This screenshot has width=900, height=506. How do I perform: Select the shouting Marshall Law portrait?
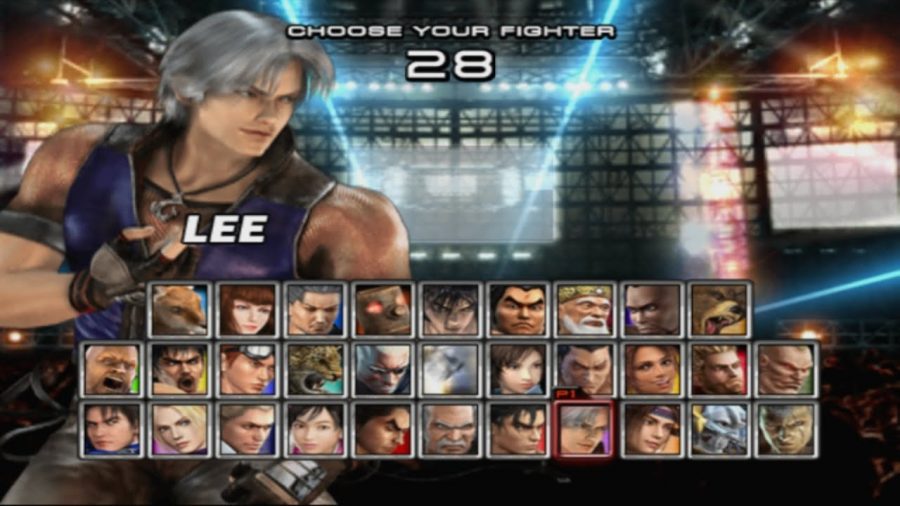click(x=178, y=370)
